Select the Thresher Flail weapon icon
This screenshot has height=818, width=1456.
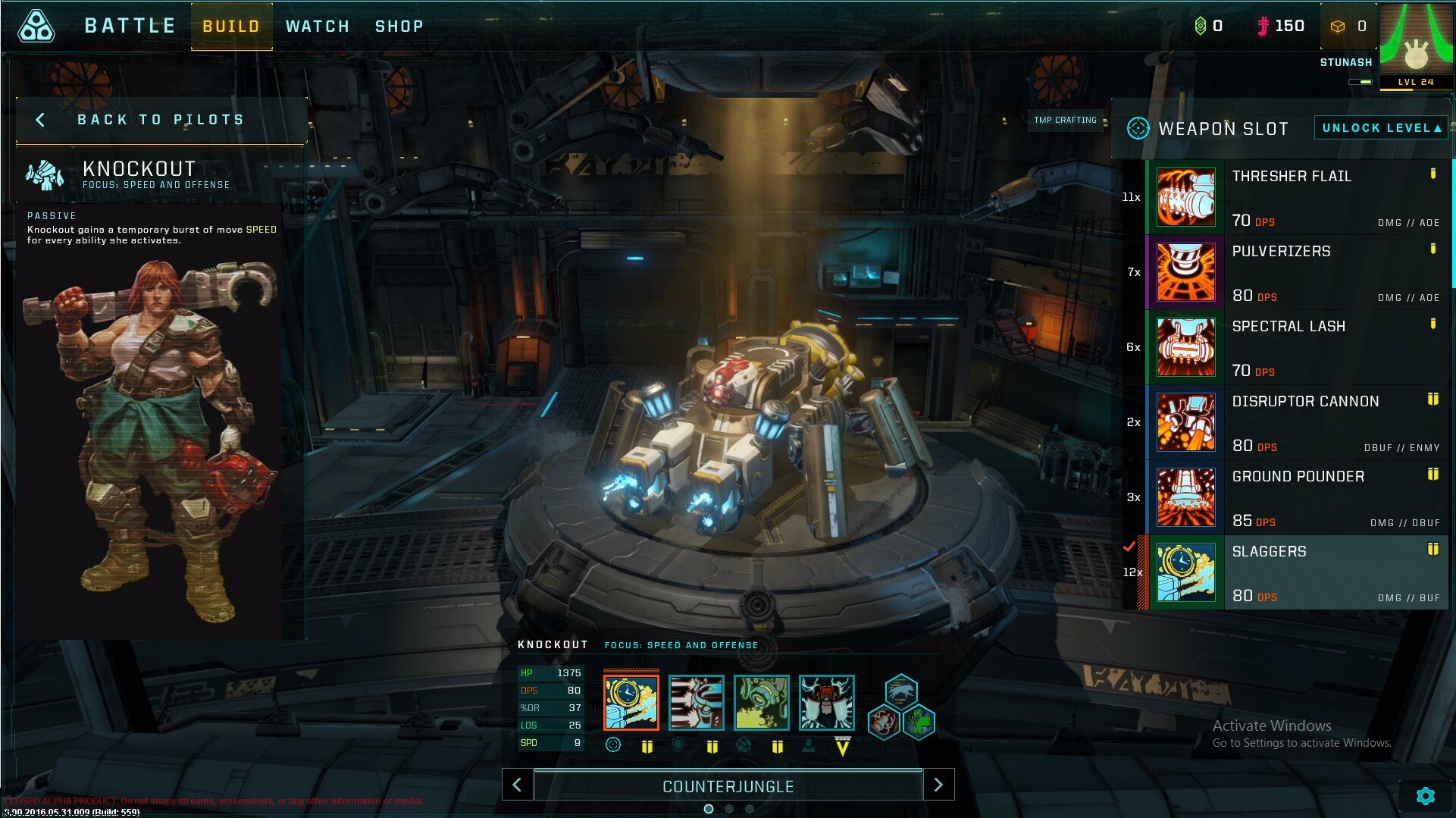(x=1186, y=196)
